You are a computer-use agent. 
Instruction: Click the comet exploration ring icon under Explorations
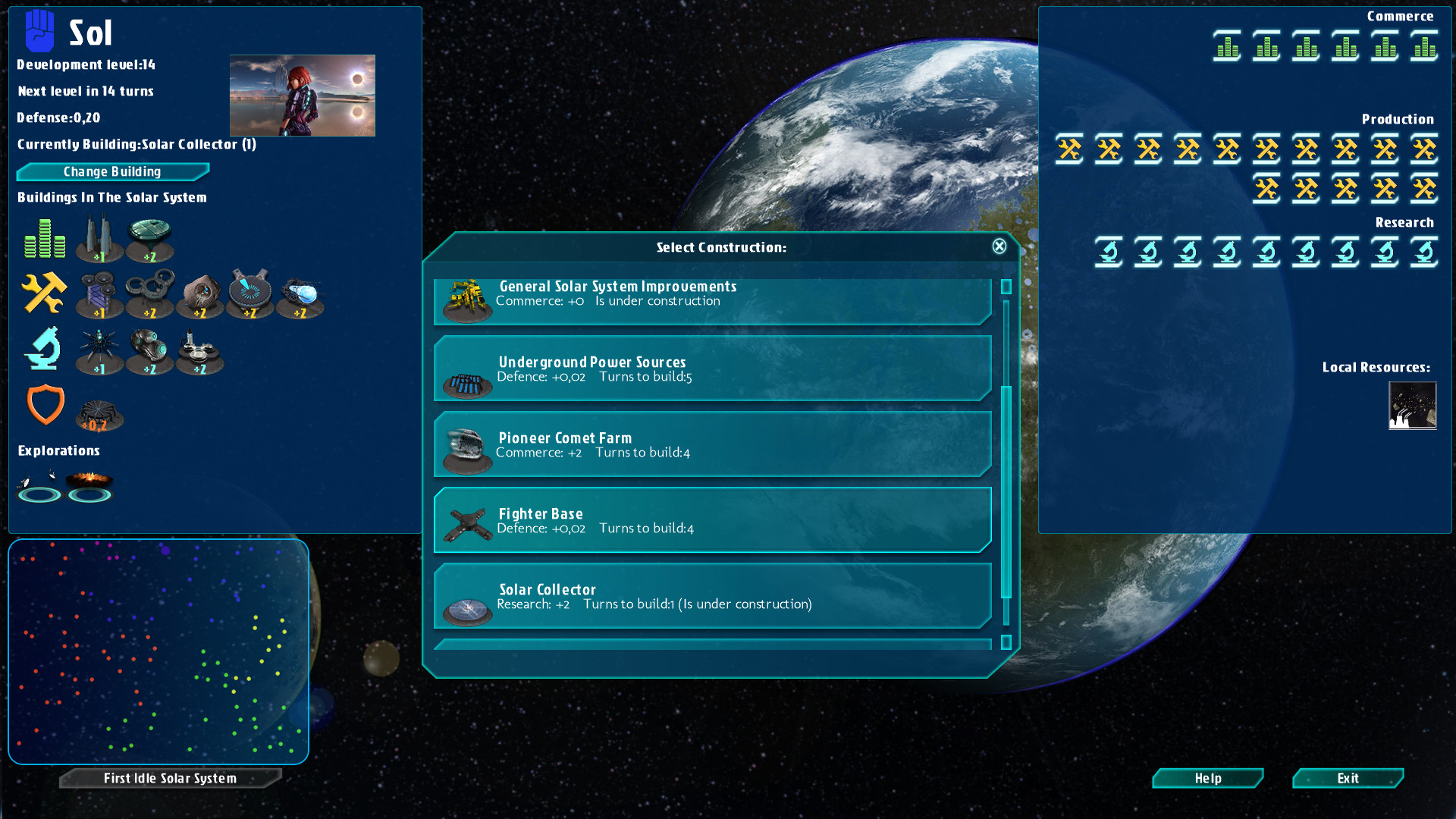coord(39,489)
